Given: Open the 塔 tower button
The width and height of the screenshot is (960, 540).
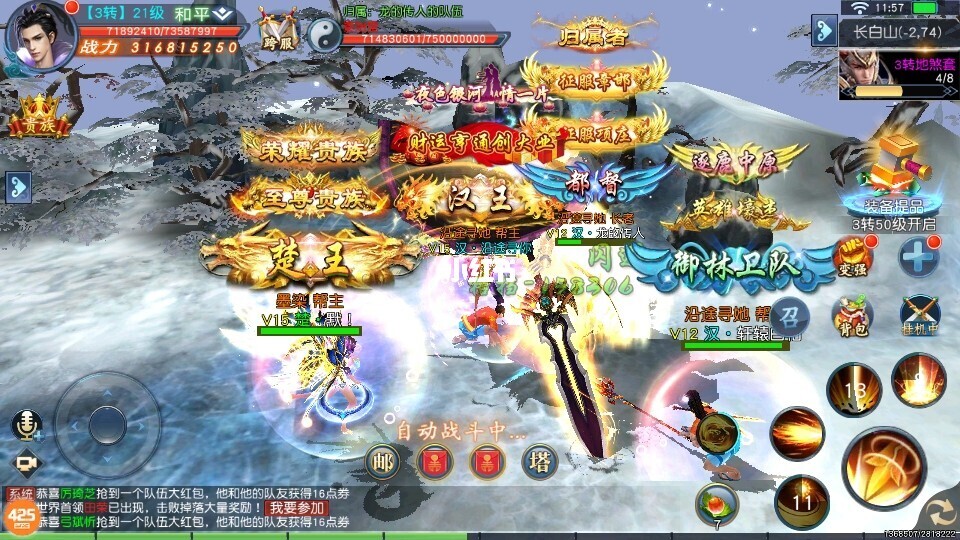Looking at the screenshot, I should tap(540, 461).
